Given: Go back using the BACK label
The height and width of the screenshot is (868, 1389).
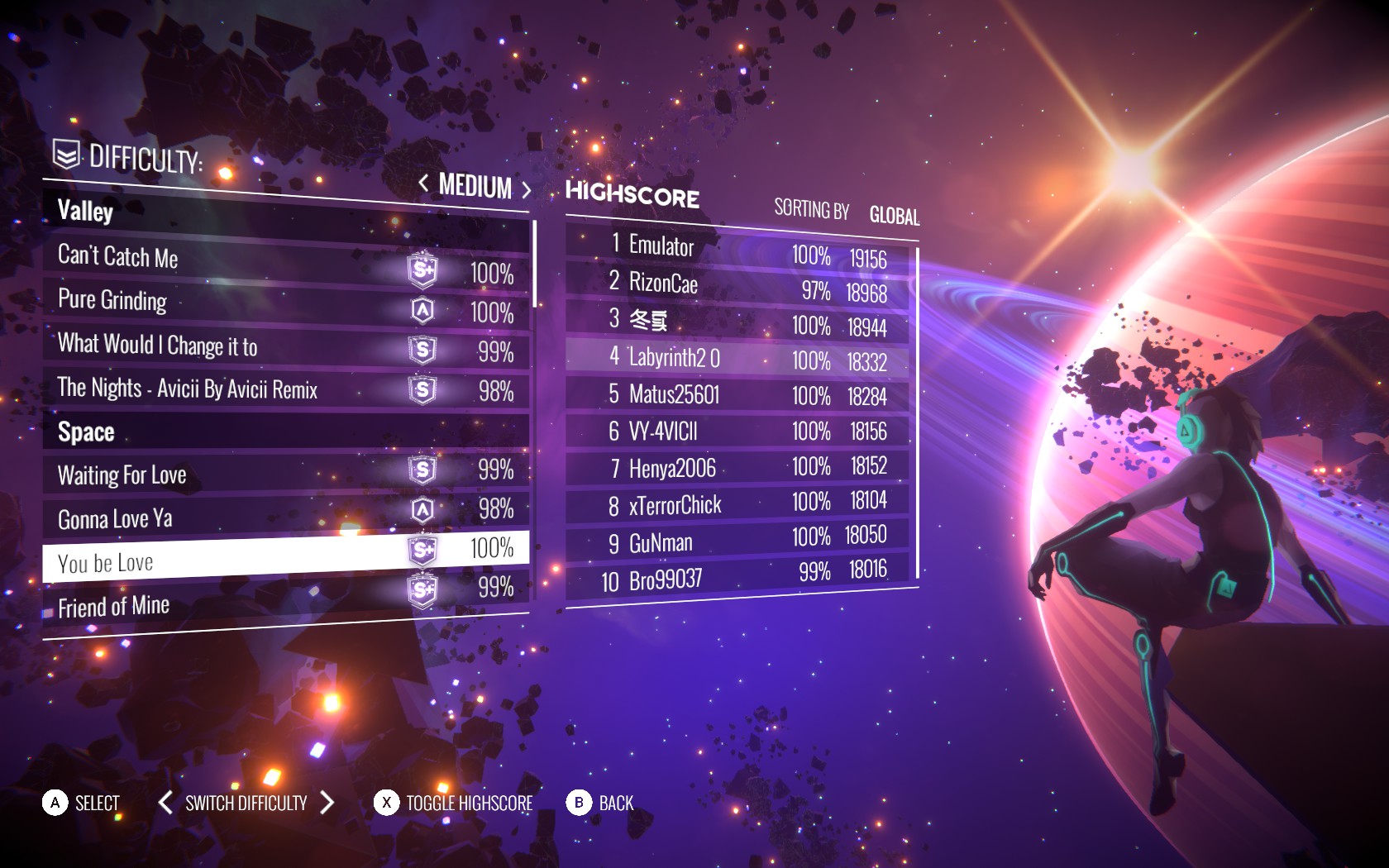Looking at the screenshot, I should (x=615, y=804).
